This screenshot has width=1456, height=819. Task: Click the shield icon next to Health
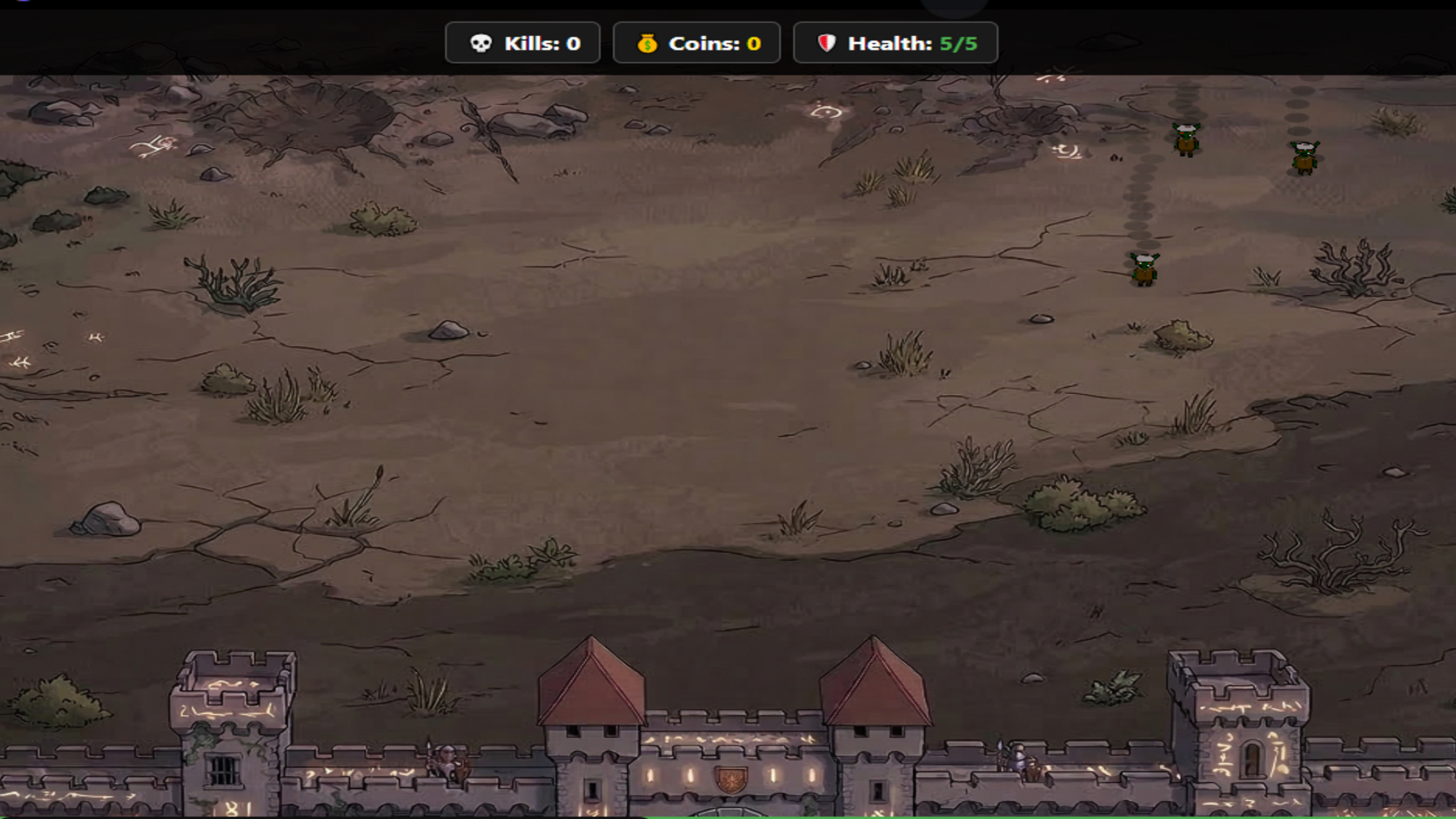828,43
